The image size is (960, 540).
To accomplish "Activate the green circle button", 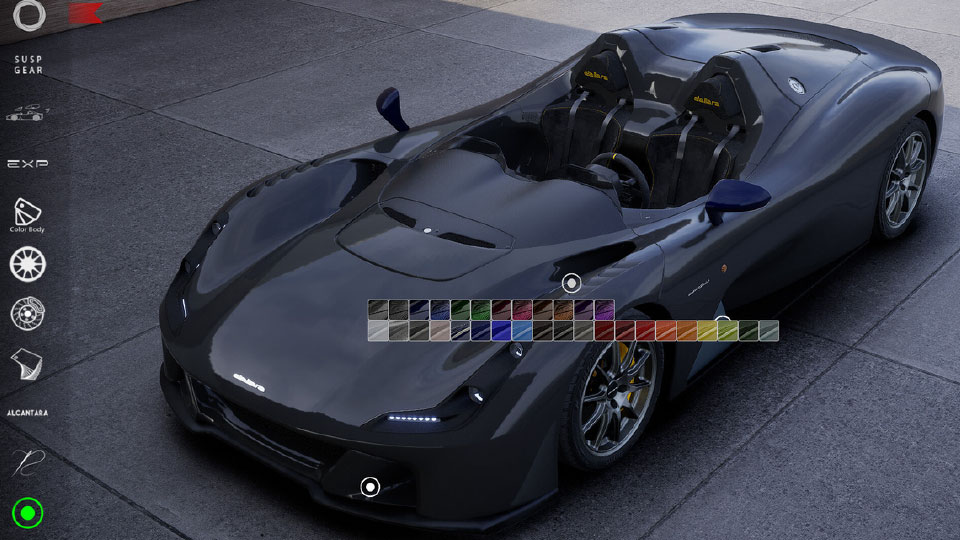I will click(28, 514).
